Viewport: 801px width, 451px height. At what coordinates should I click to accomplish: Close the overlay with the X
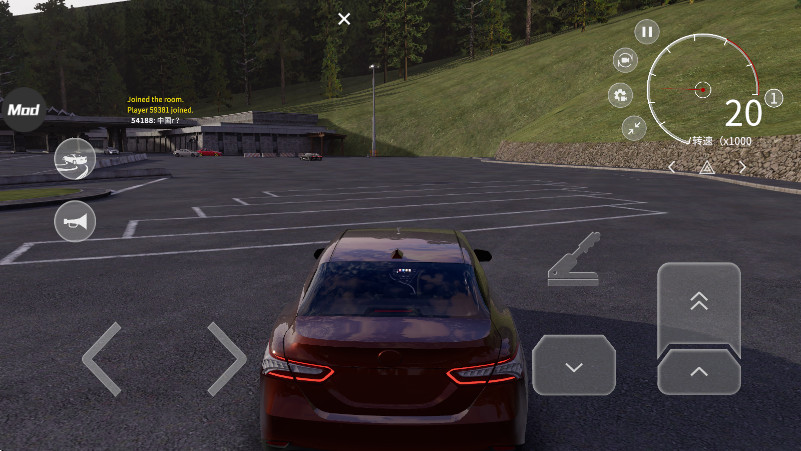(x=344, y=19)
